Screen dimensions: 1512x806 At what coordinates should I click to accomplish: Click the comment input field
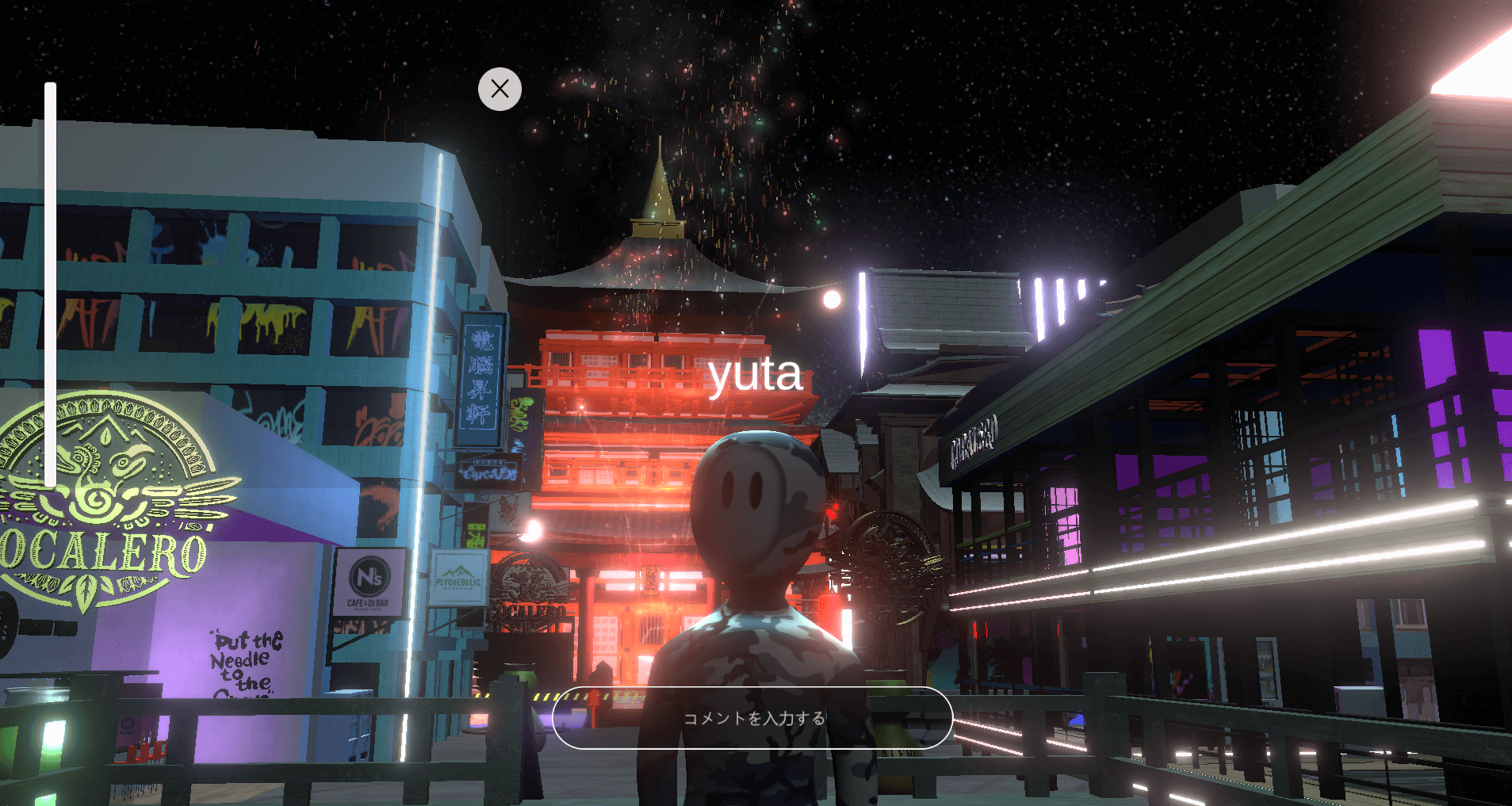click(752, 718)
